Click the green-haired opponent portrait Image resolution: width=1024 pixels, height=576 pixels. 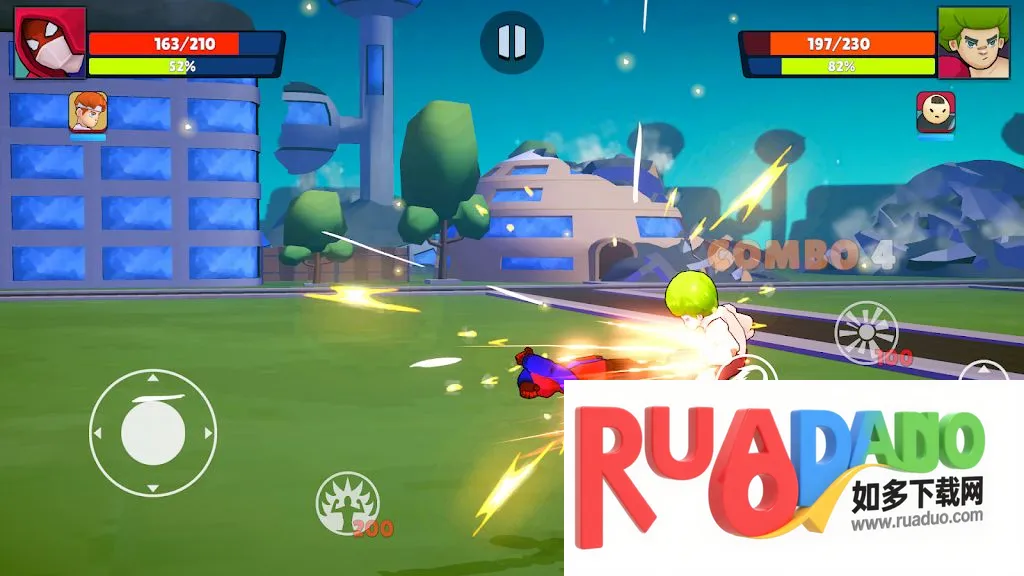tap(973, 42)
